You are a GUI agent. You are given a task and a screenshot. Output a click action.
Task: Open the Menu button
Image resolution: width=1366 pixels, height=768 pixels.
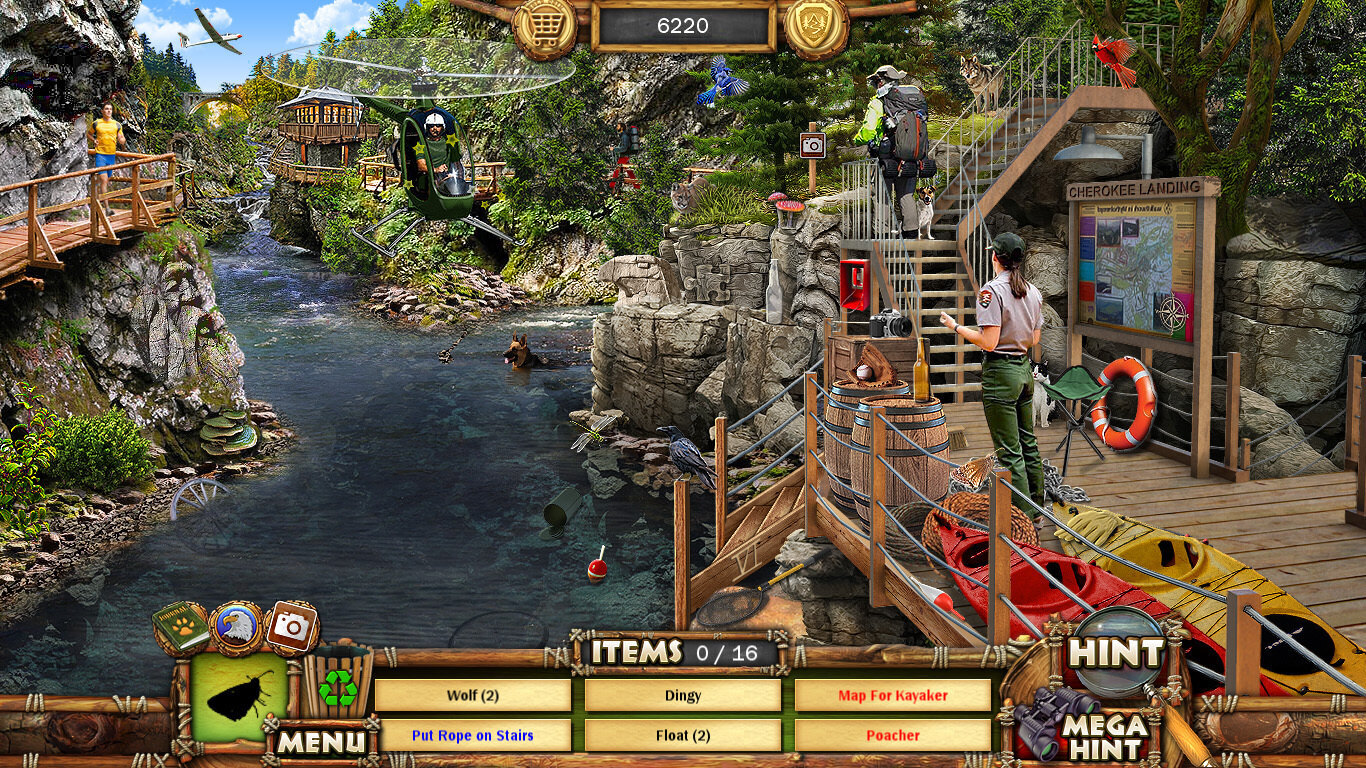coord(321,741)
